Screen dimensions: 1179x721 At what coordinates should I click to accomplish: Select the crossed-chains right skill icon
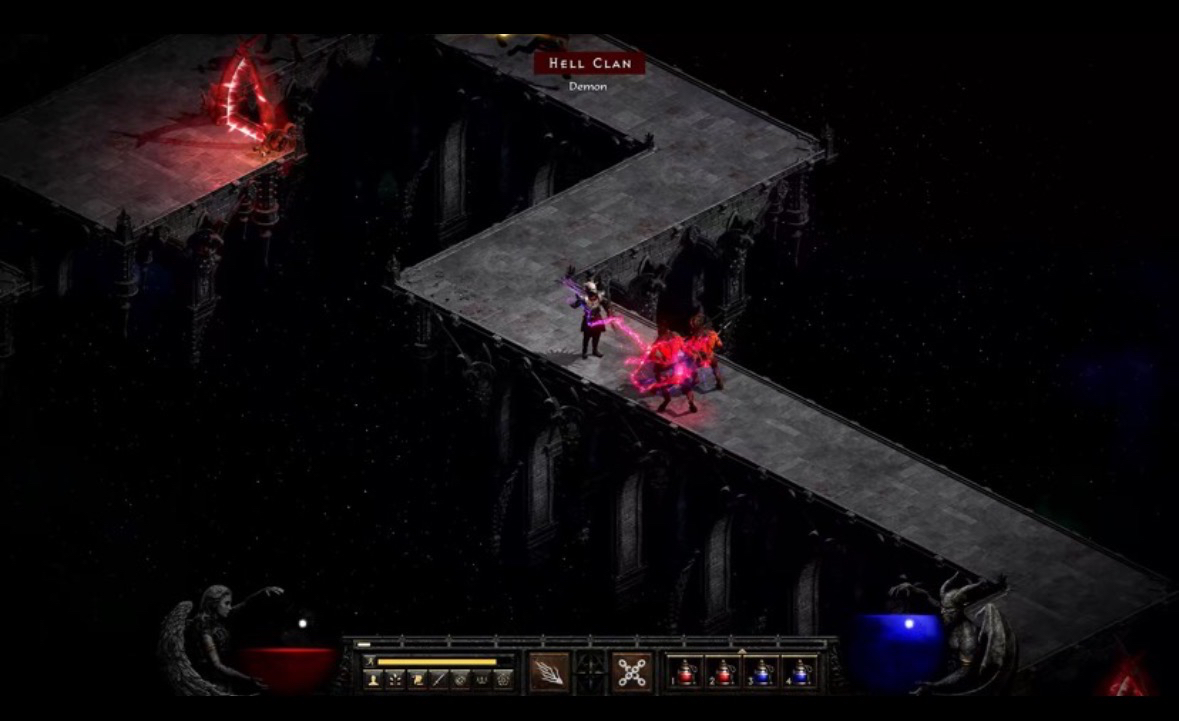(x=631, y=672)
